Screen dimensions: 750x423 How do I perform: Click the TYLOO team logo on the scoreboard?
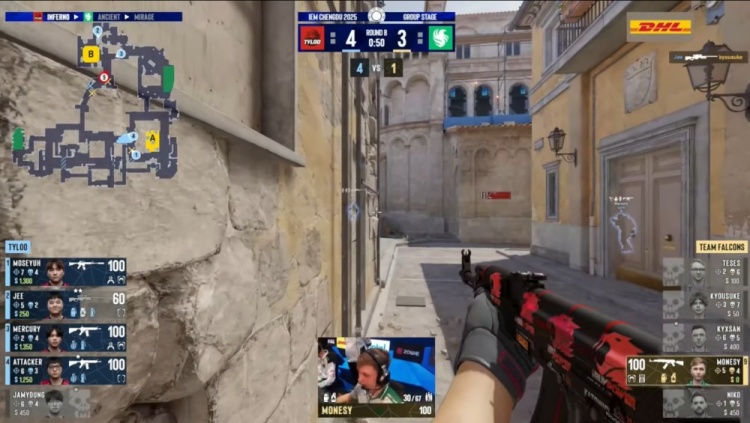311,38
